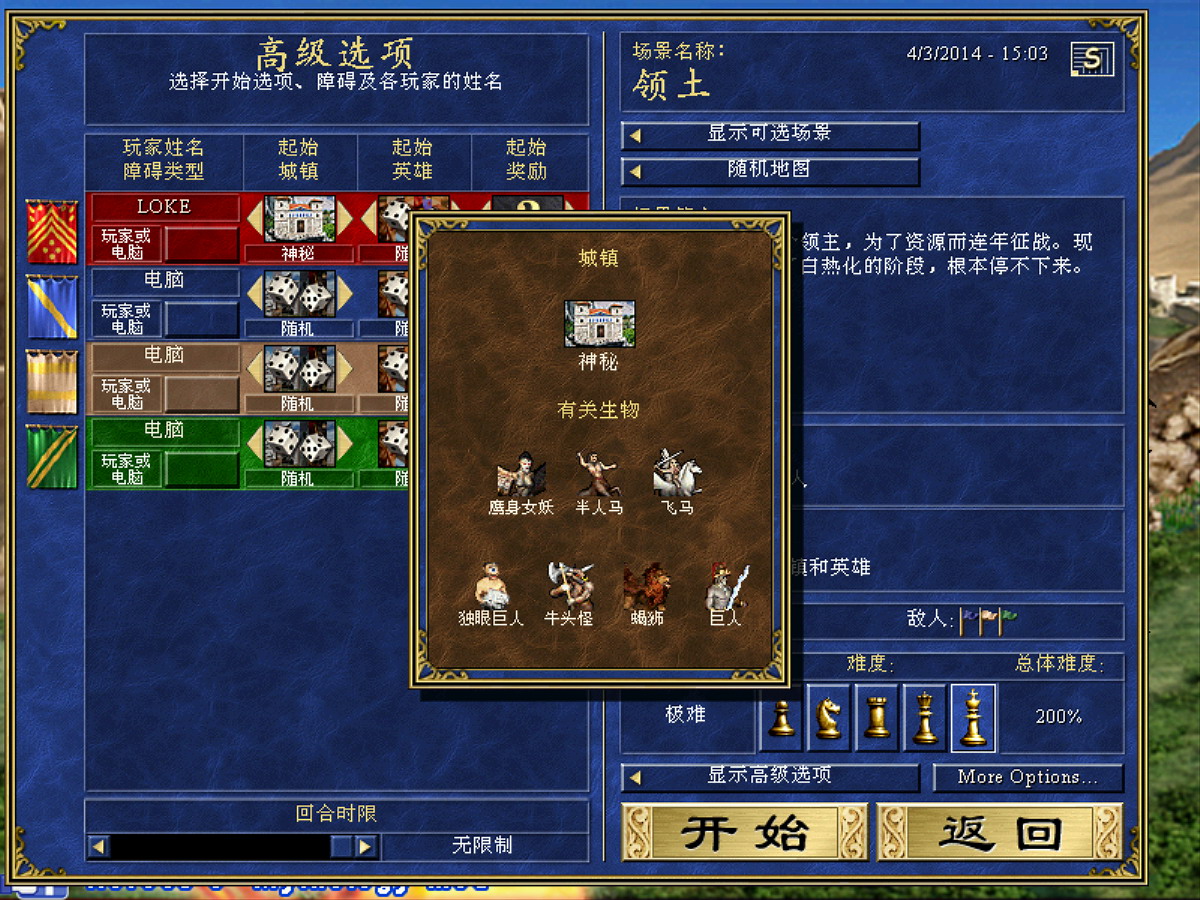Image resolution: width=1200 pixels, height=900 pixels.
Task: Select the pawn chess piece difficulty
Action: 782,717
